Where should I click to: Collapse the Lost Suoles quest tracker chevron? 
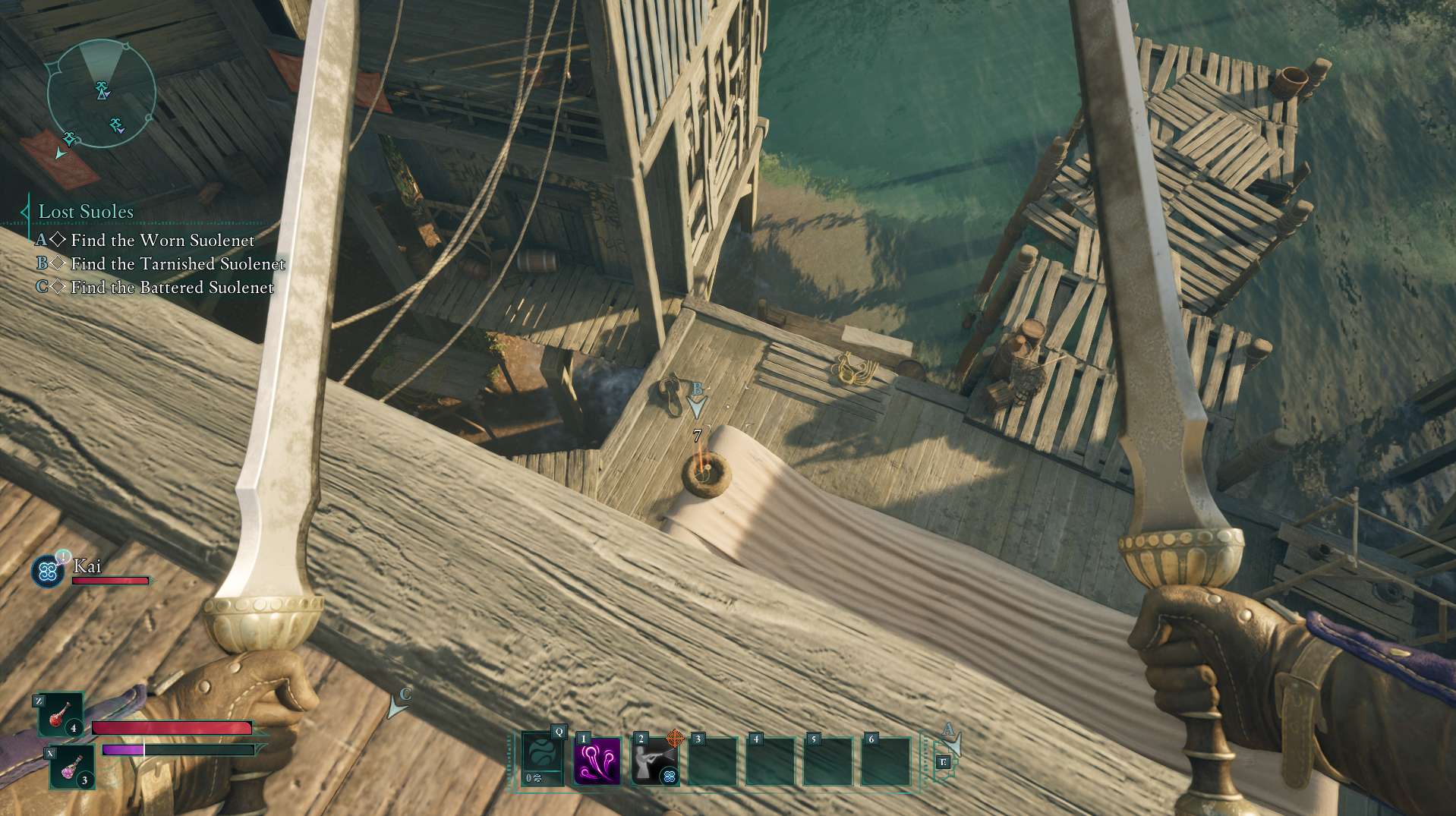pyautogui.click(x=24, y=212)
